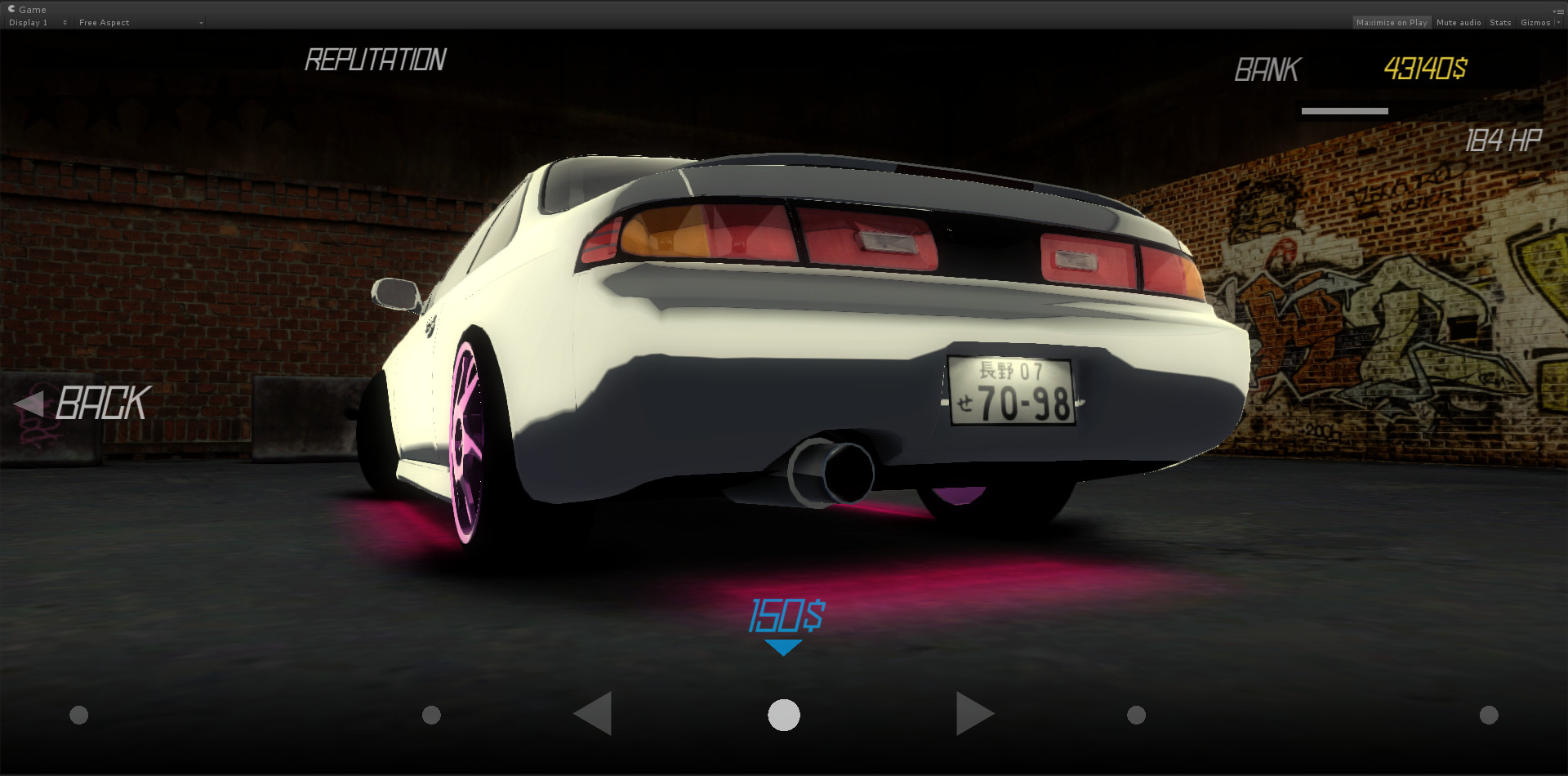This screenshot has height=776, width=1568.
Task: Select the highlighted center page dot
Action: point(783,713)
